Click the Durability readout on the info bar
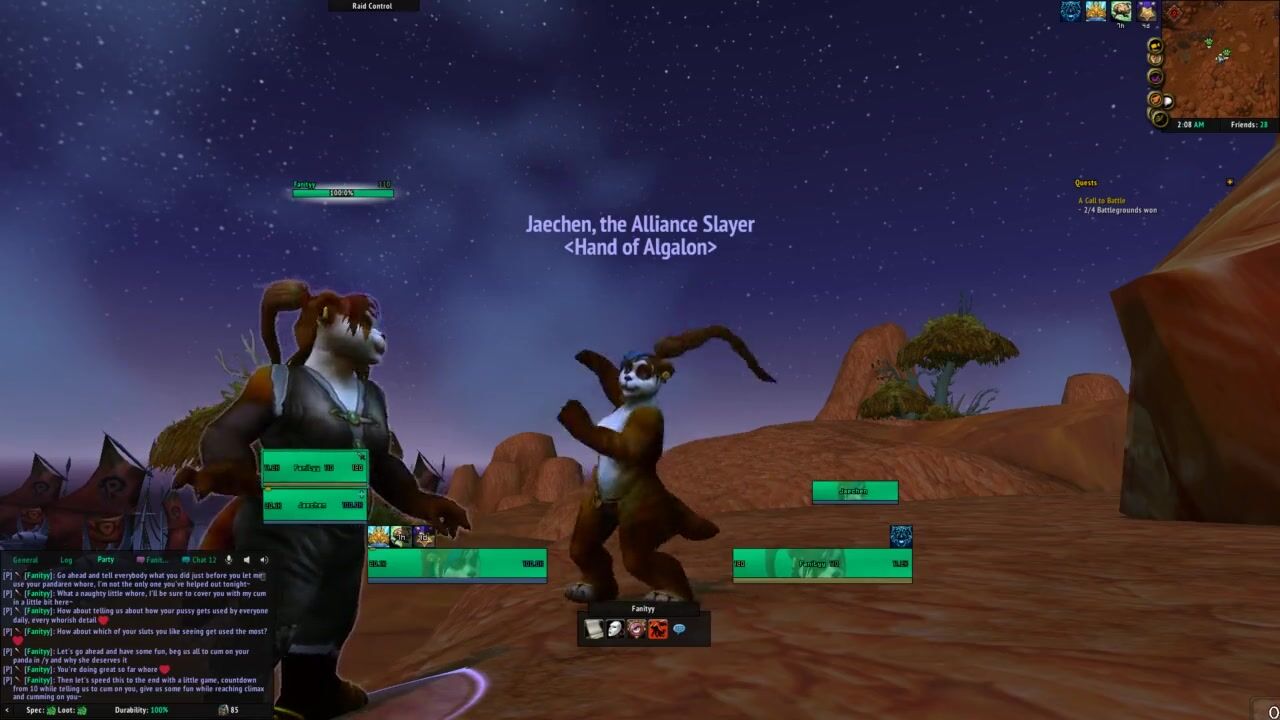The image size is (1280, 720). point(141,710)
